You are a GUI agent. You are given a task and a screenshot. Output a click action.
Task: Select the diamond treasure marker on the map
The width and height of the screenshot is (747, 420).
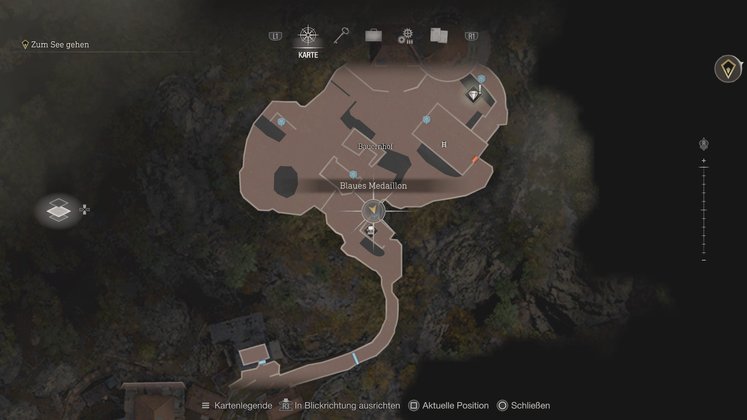pos(472,93)
